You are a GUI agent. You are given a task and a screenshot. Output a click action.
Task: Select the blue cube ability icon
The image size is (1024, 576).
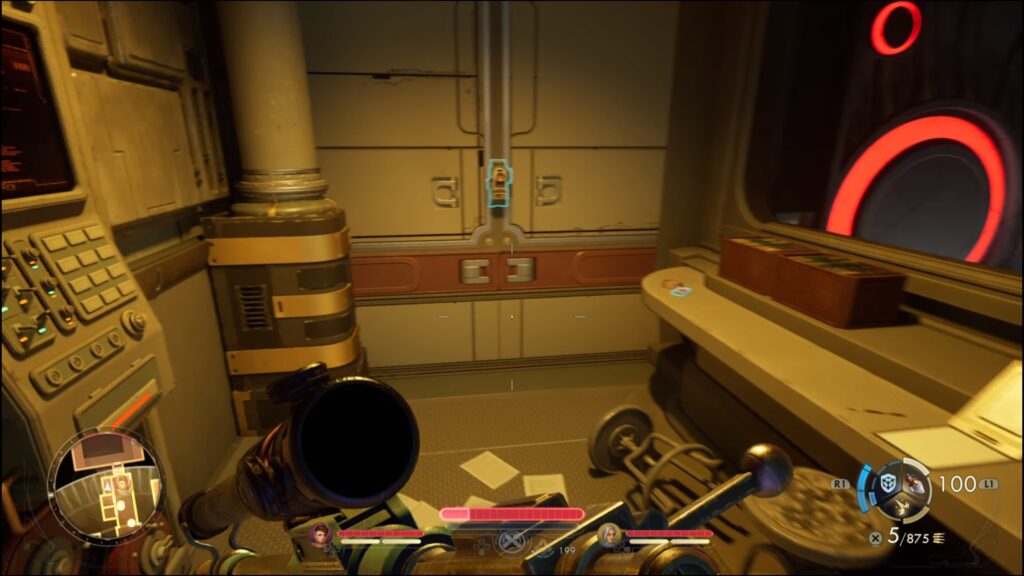pos(888,483)
